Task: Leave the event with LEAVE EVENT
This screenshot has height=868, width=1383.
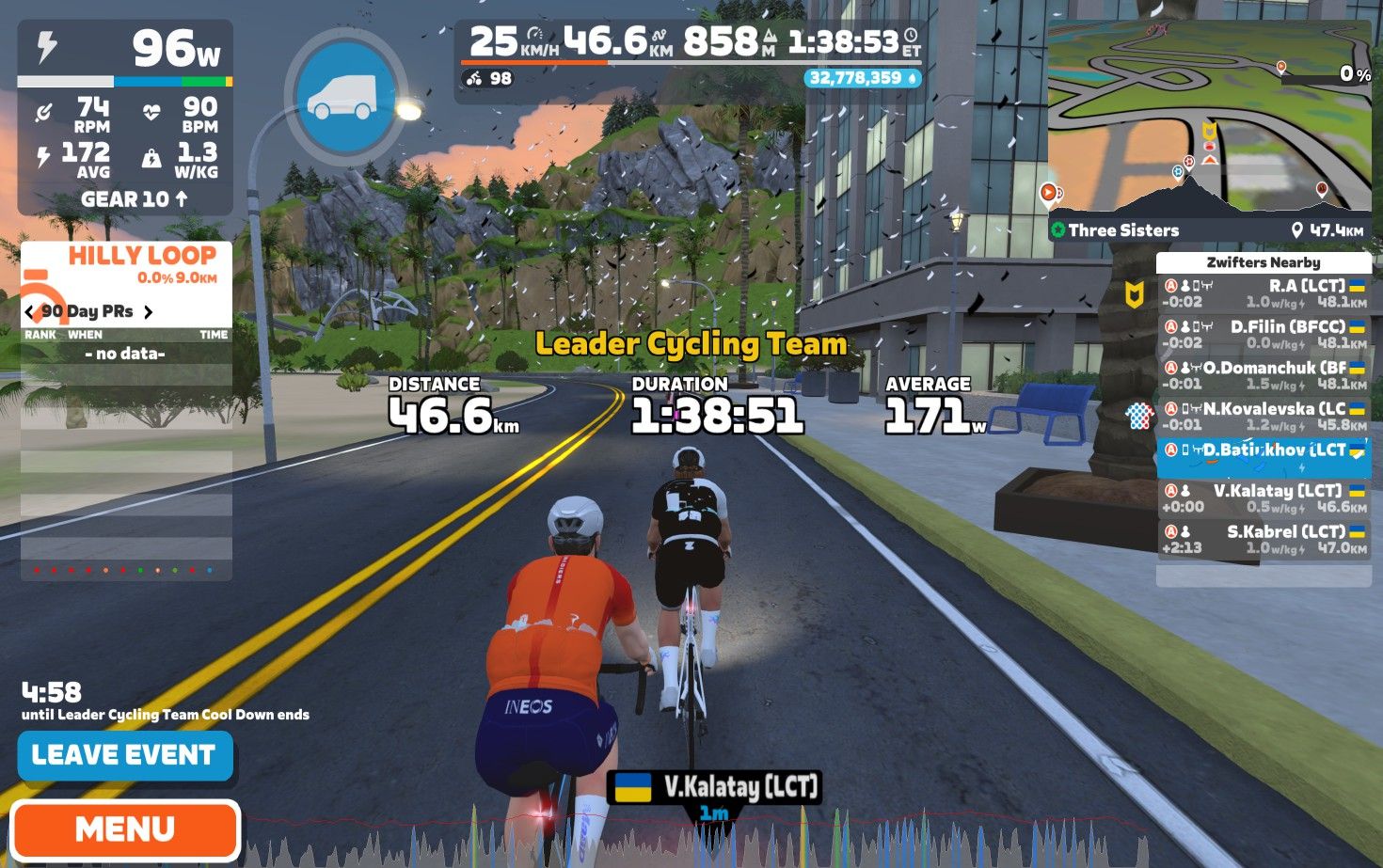Action: click(124, 755)
